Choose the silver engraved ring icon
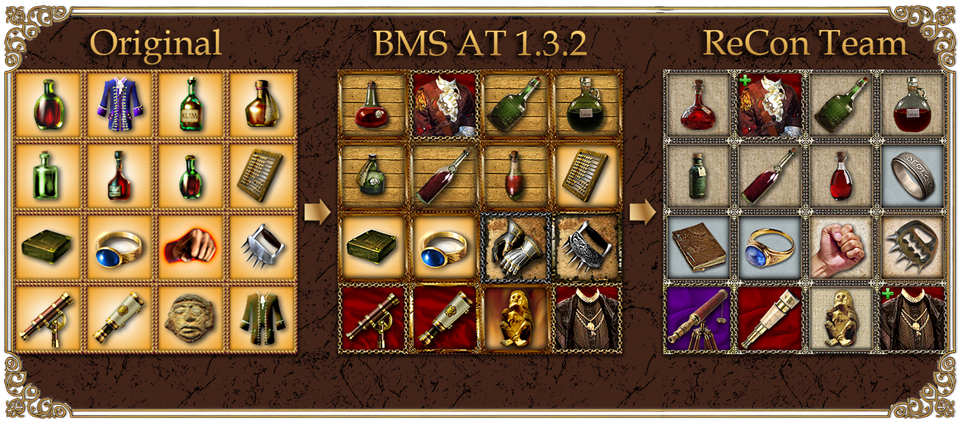 tap(912, 175)
